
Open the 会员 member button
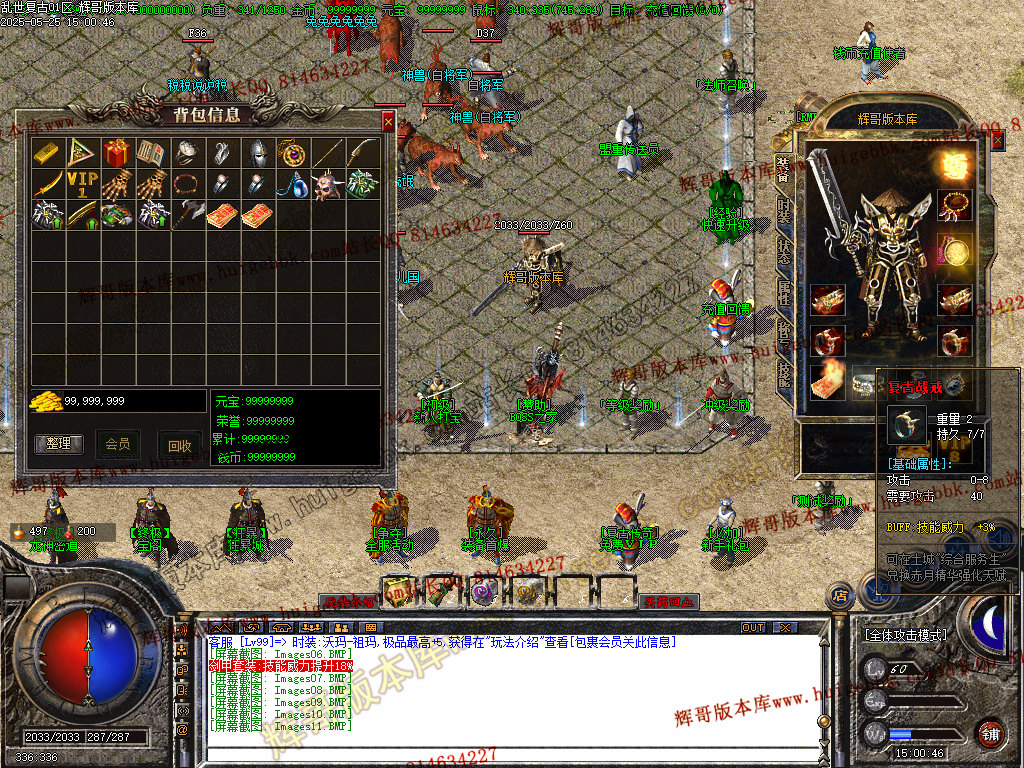pos(118,443)
